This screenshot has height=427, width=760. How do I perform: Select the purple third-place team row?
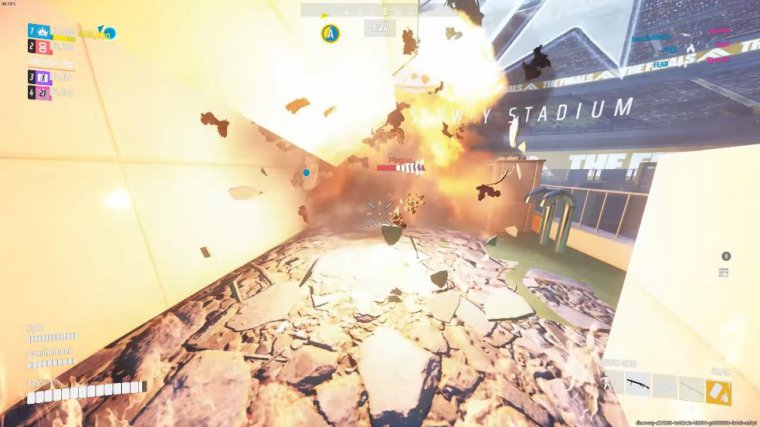click(x=40, y=76)
